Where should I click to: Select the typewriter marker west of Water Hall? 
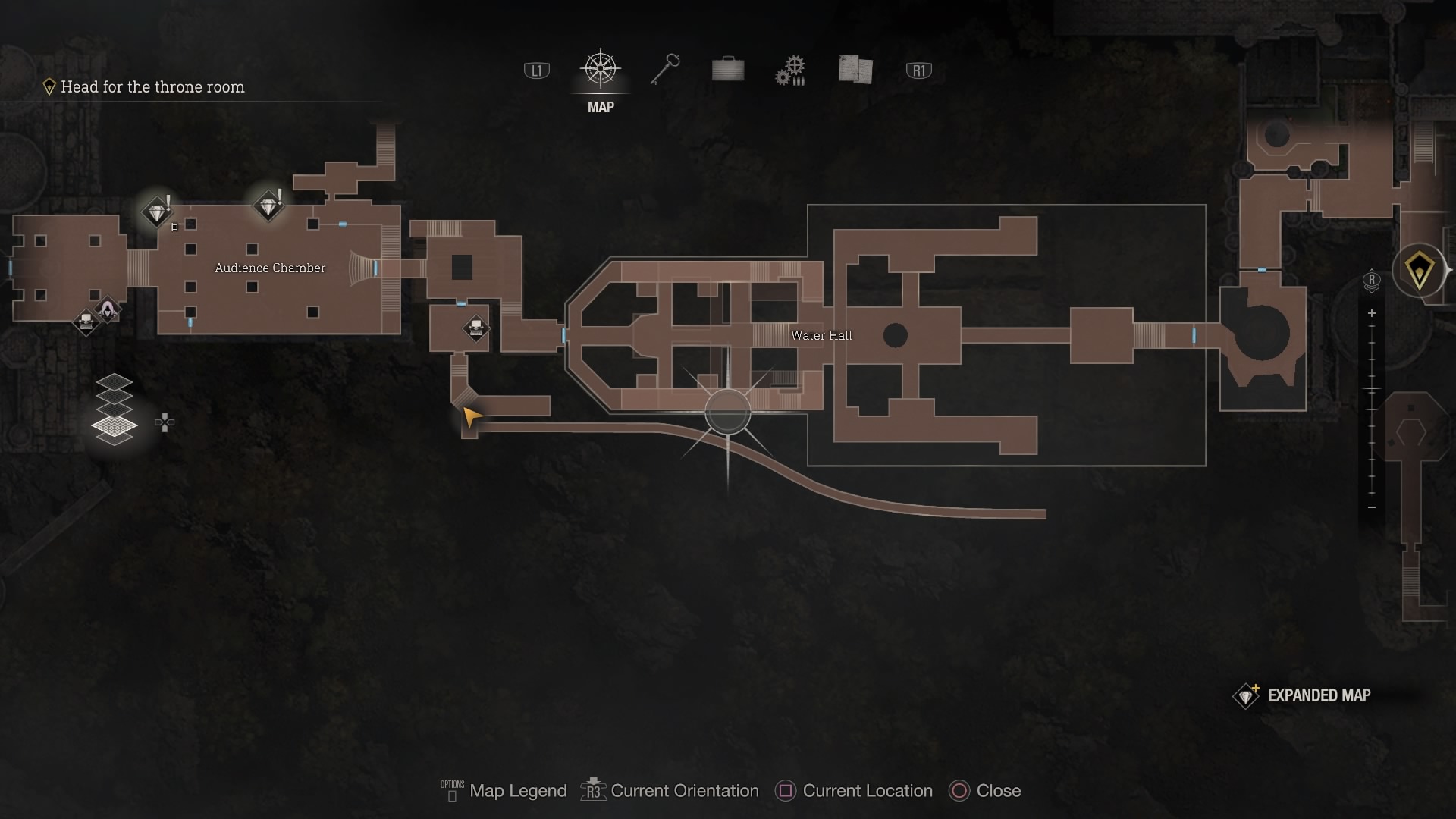476,328
